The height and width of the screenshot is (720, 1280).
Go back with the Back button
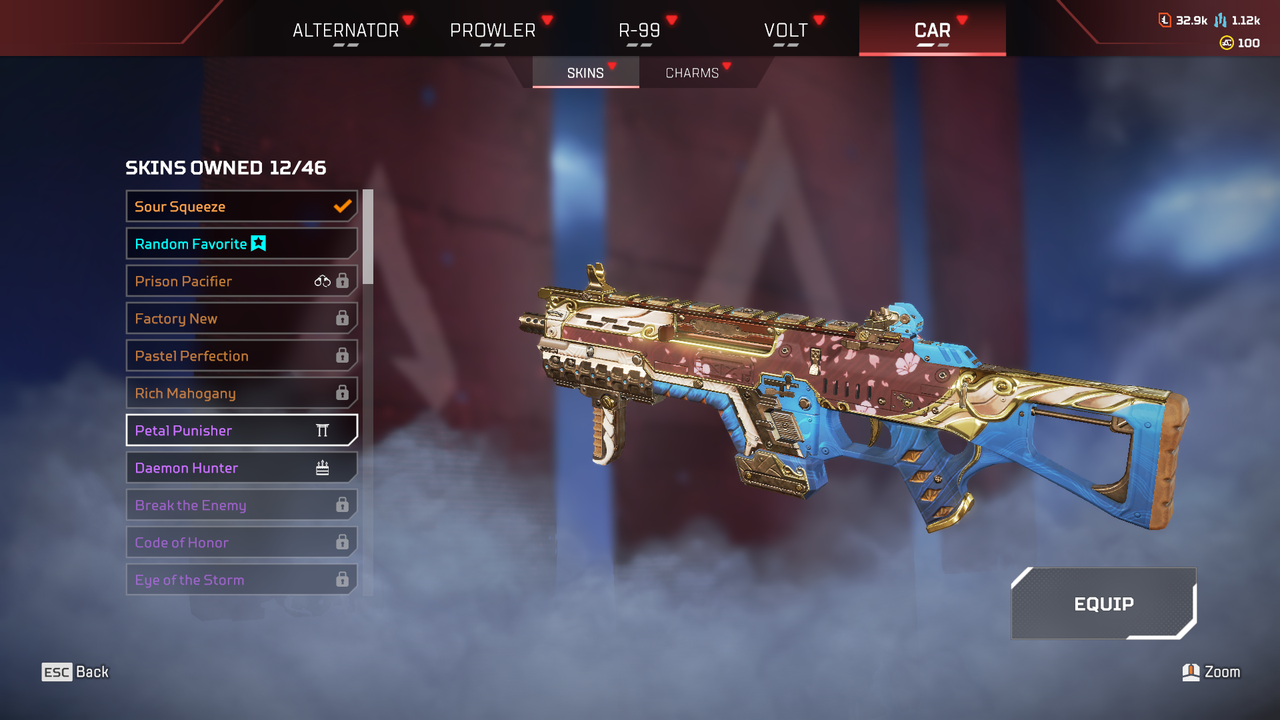point(76,672)
